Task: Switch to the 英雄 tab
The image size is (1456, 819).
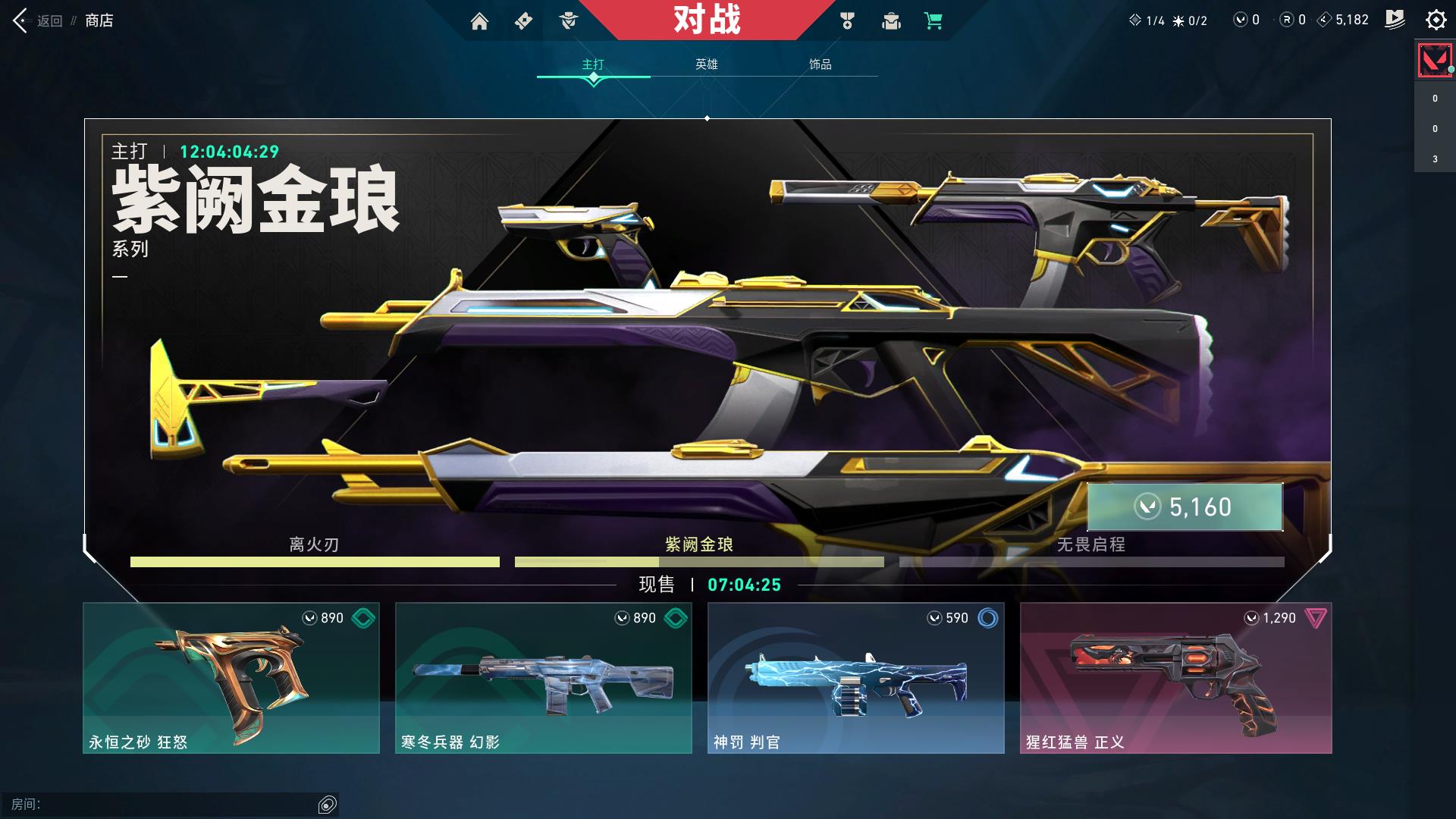Action: point(706,65)
